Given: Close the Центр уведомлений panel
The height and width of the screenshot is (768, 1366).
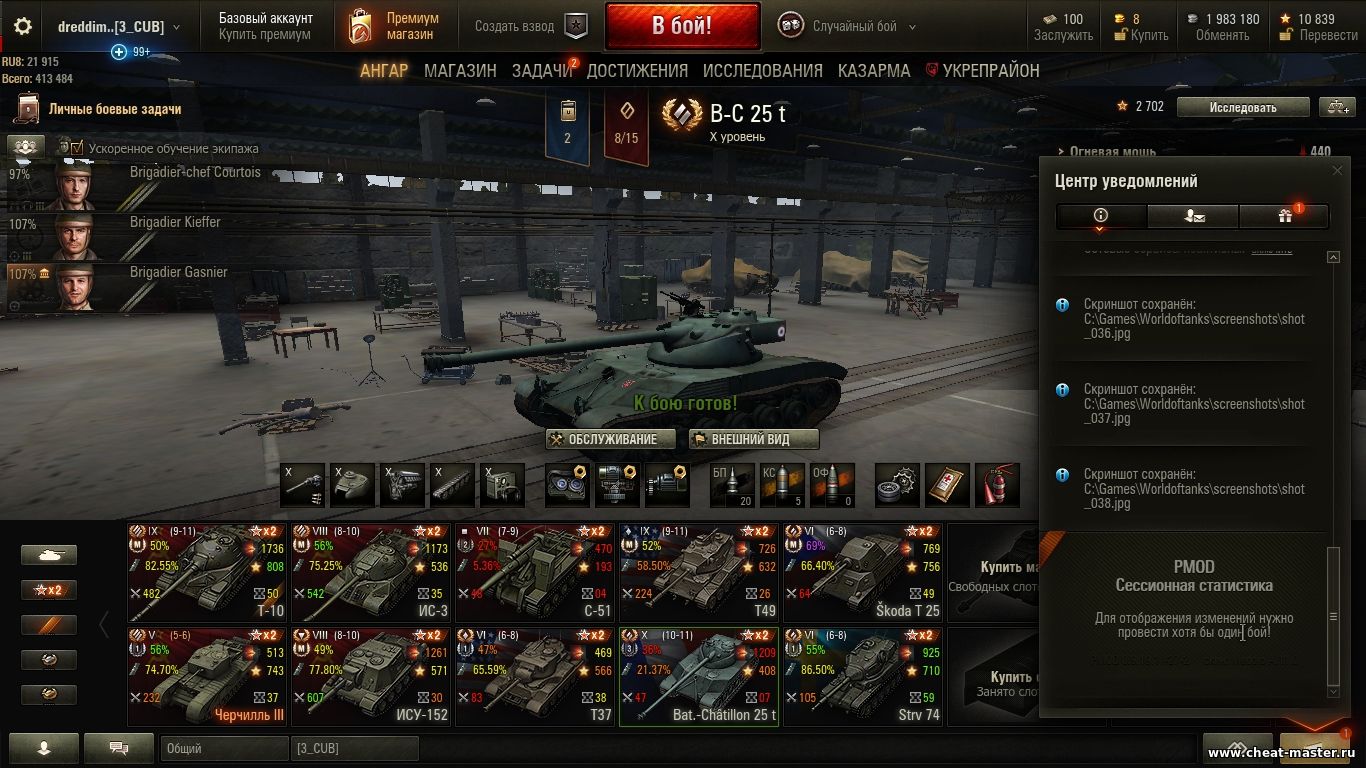Looking at the screenshot, I should click(1337, 171).
